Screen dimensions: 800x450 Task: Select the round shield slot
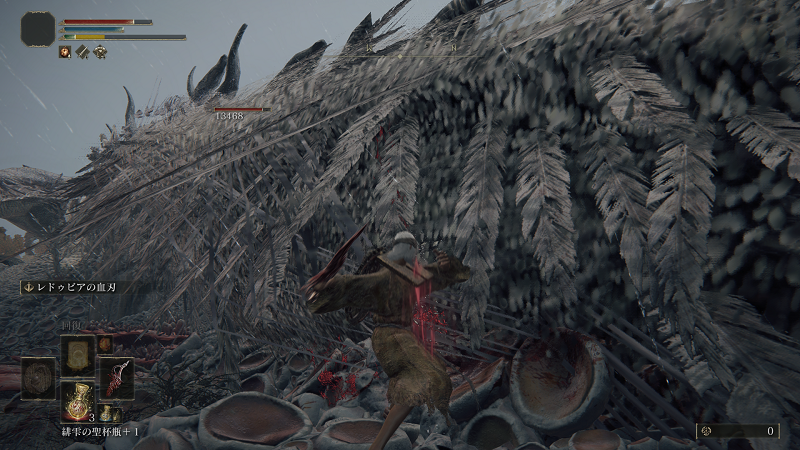click(x=37, y=378)
